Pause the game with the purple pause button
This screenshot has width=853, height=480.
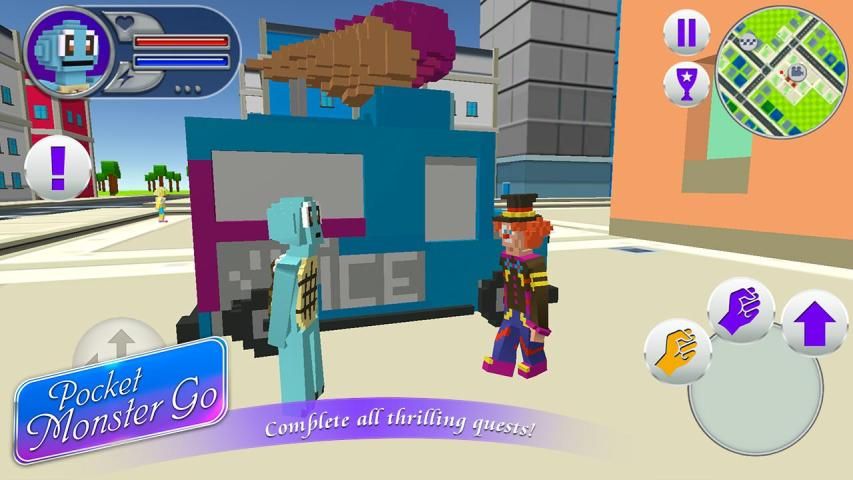tap(686, 32)
